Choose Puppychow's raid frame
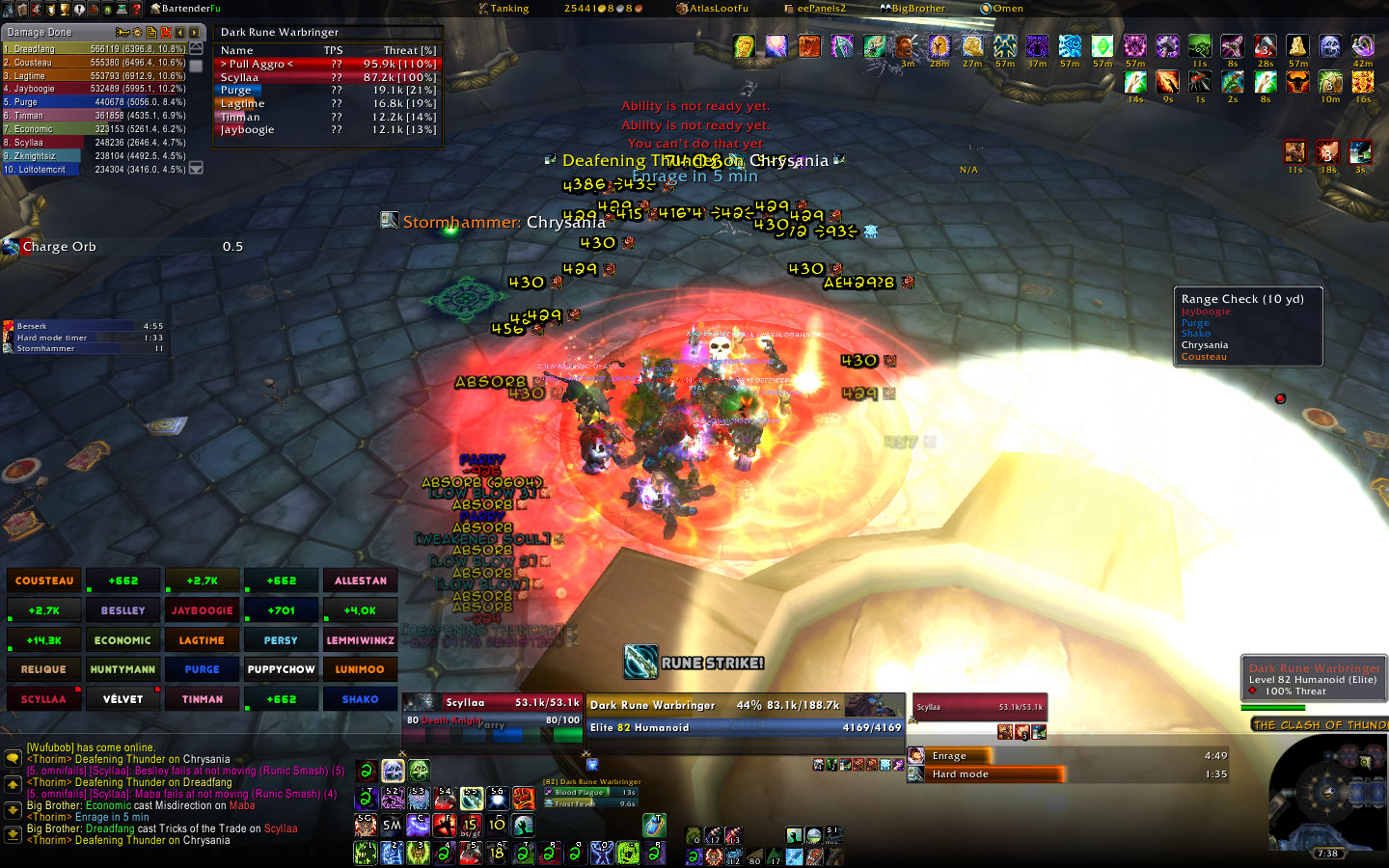This screenshot has height=868, width=1389. (281, 669)
